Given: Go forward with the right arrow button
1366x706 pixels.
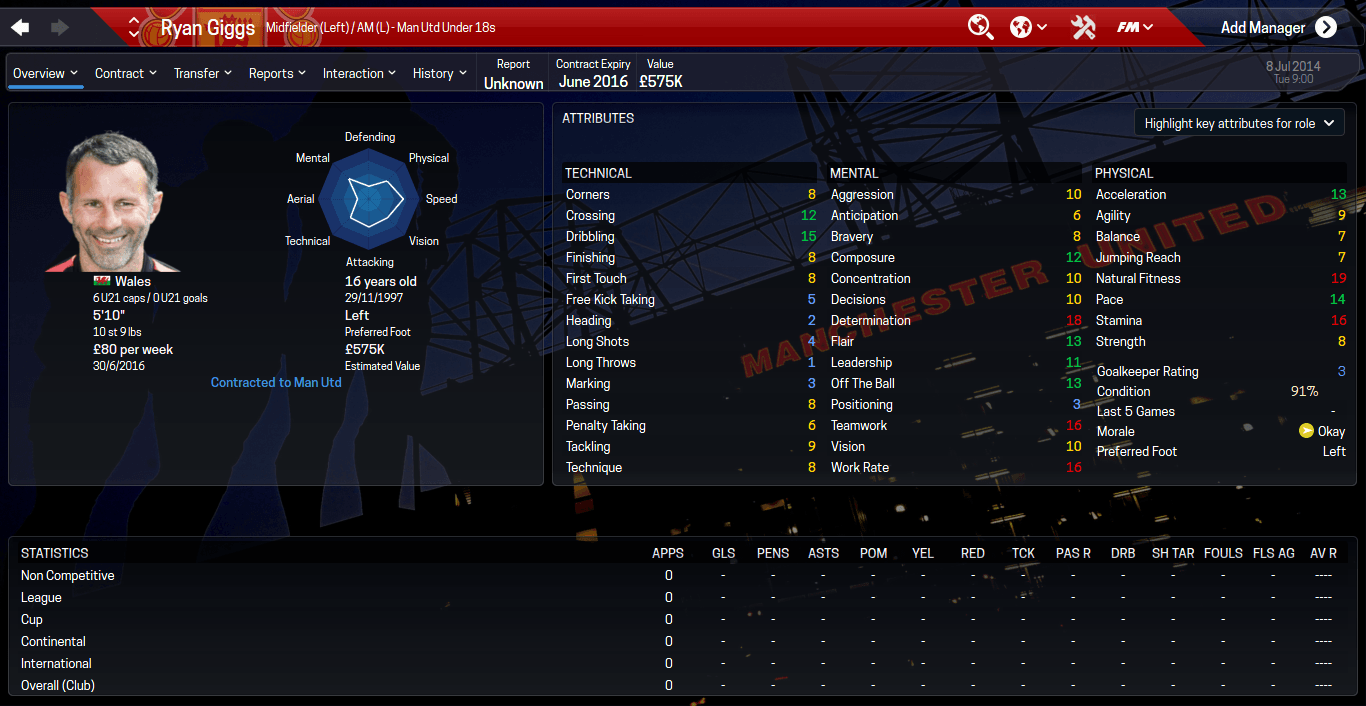Looking at the screenshot, I should click(60, 27).
